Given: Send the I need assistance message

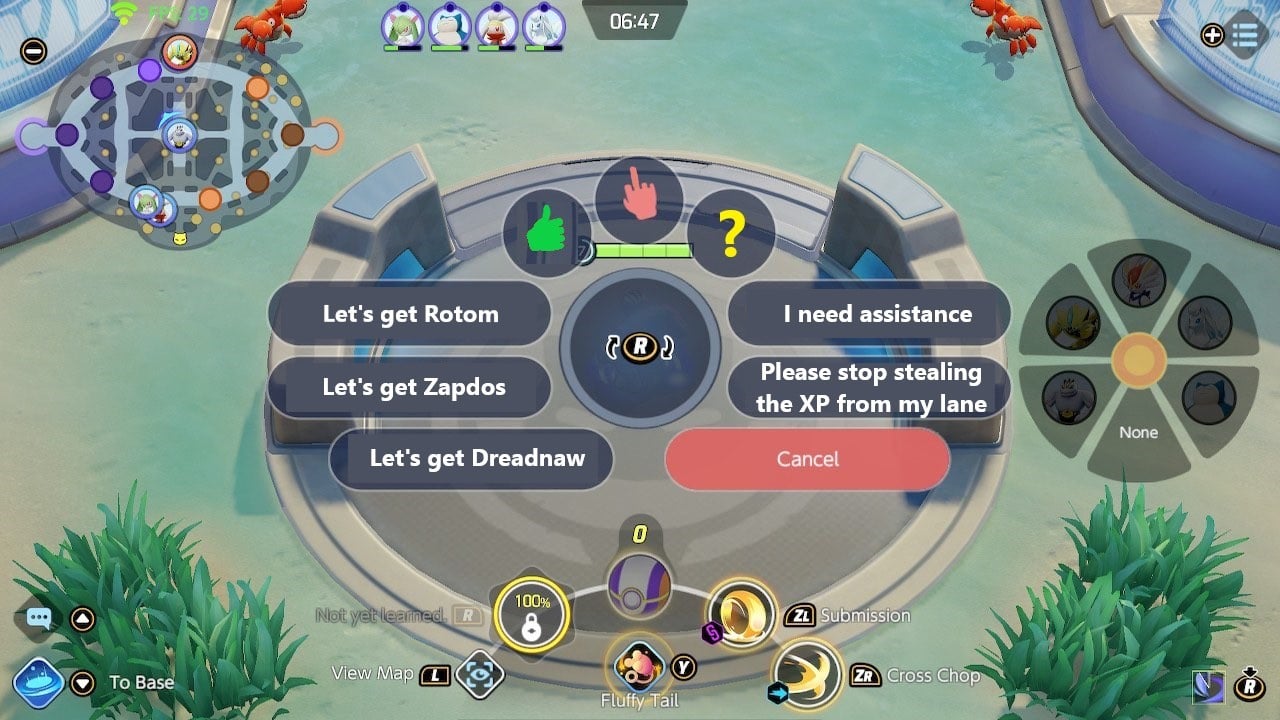Looking at the screenshot, I should 868,313.
